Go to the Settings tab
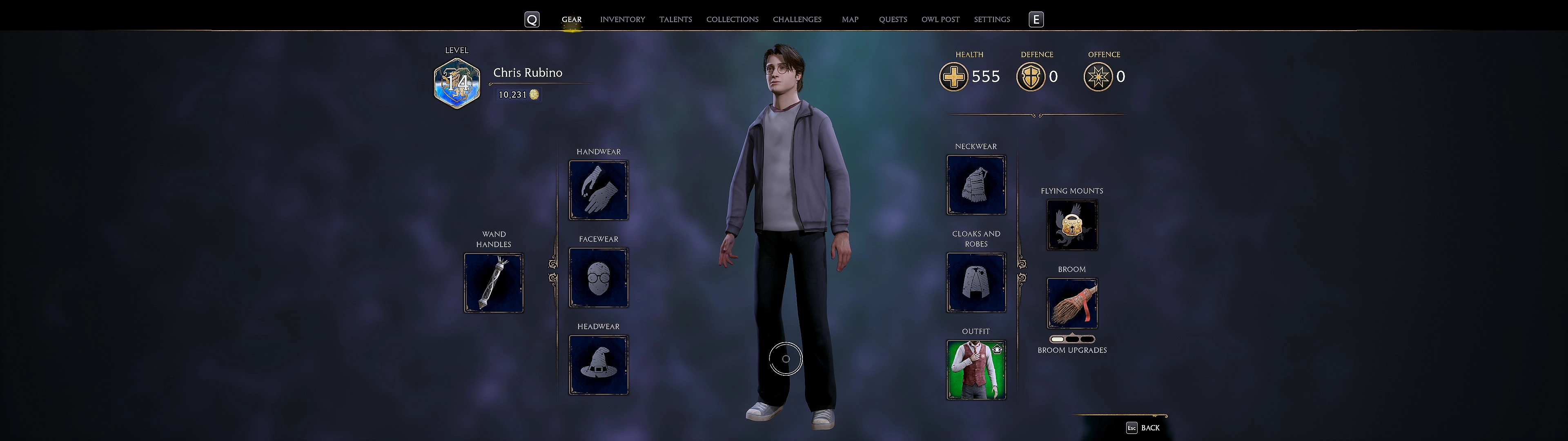Viewport: 1568px width, 441px height. (x=991, y=20)
